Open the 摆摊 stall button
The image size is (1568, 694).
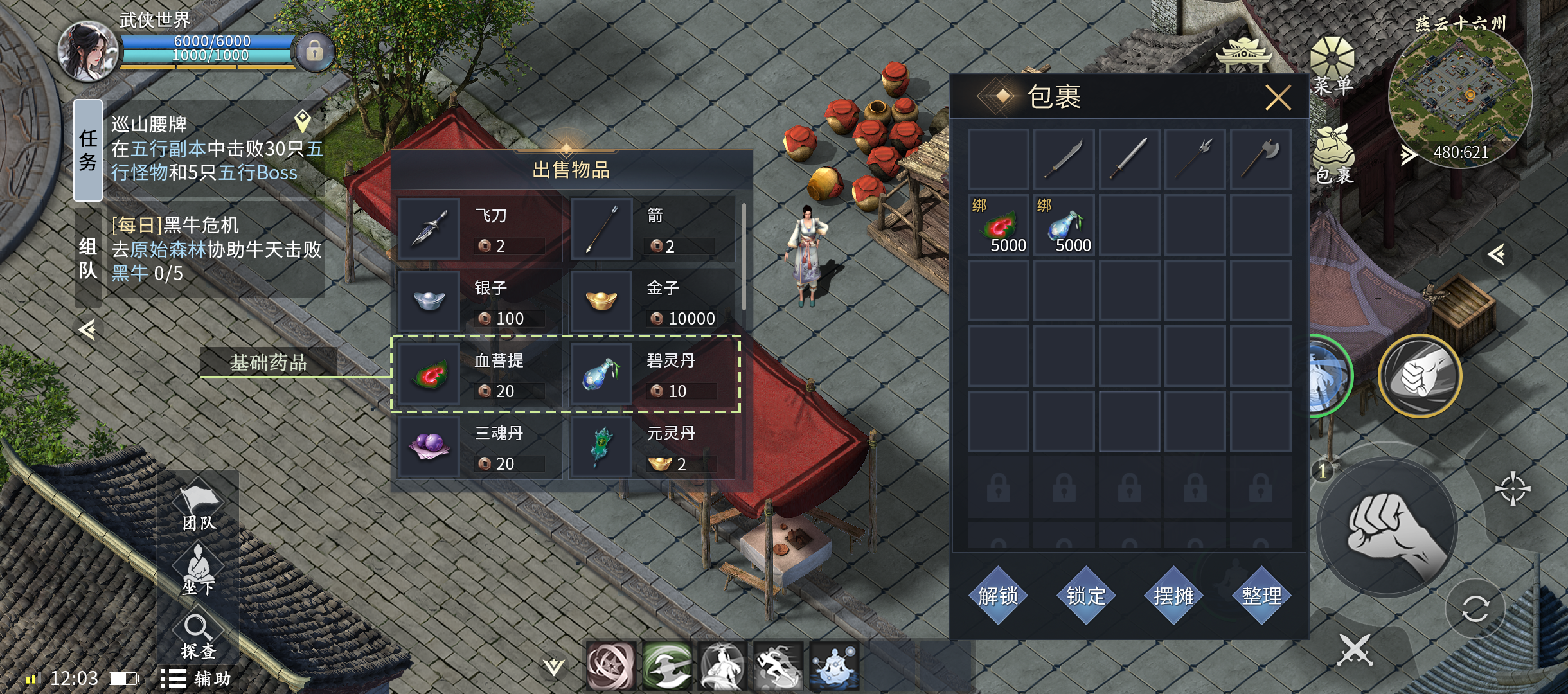pyautogui.click(x=1173, y=596)
